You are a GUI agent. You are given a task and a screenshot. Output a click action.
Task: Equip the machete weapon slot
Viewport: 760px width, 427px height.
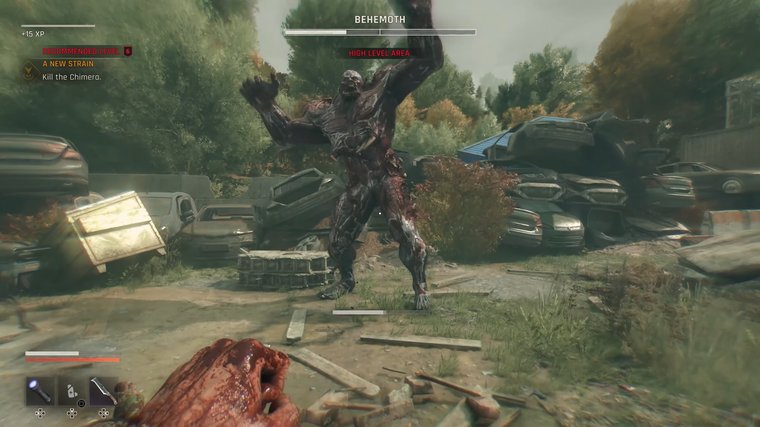coord(103,390)
